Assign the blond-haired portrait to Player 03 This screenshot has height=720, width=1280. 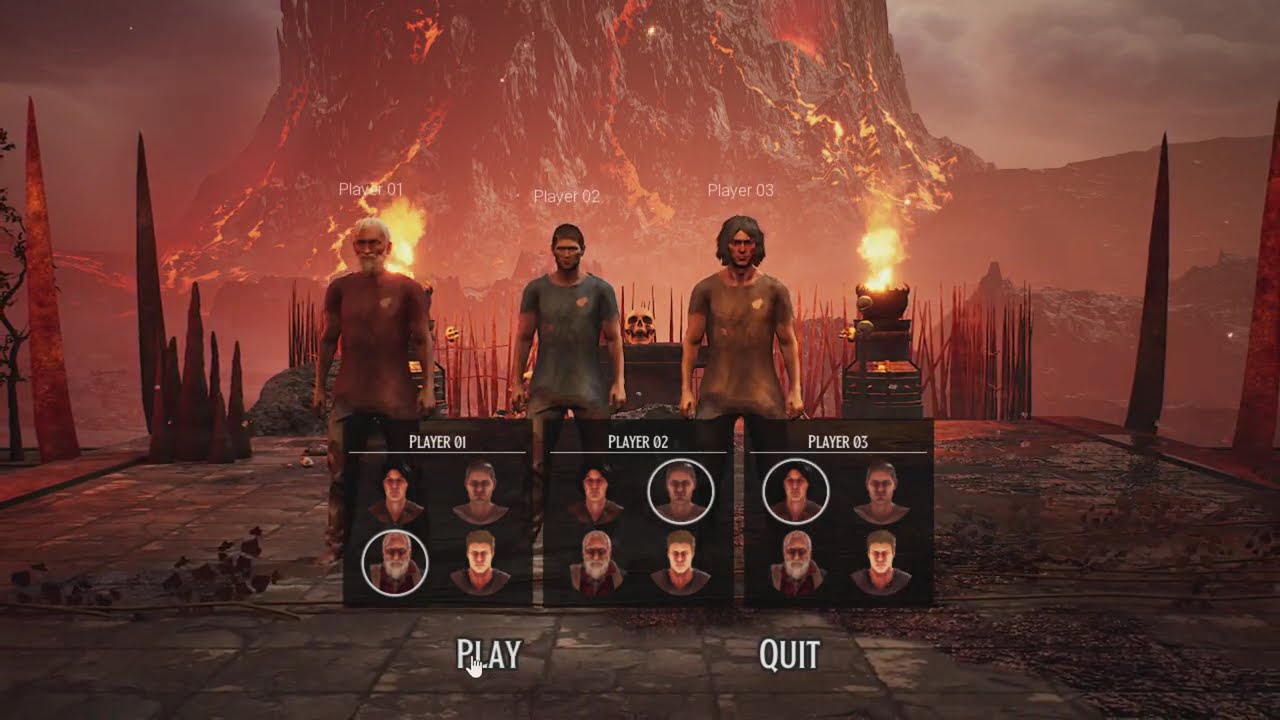[881, 563]
